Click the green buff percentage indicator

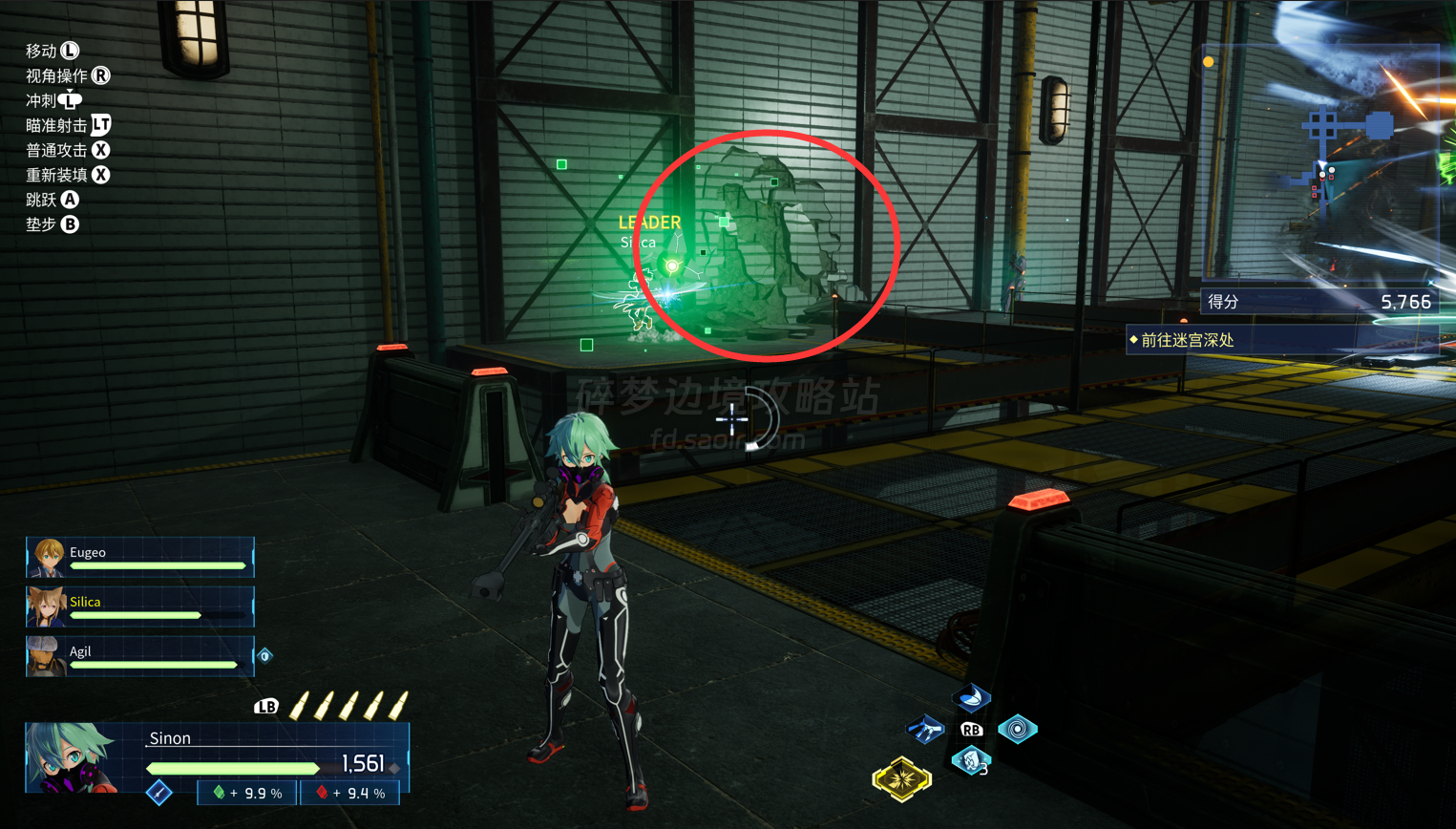tap(247, 793)
